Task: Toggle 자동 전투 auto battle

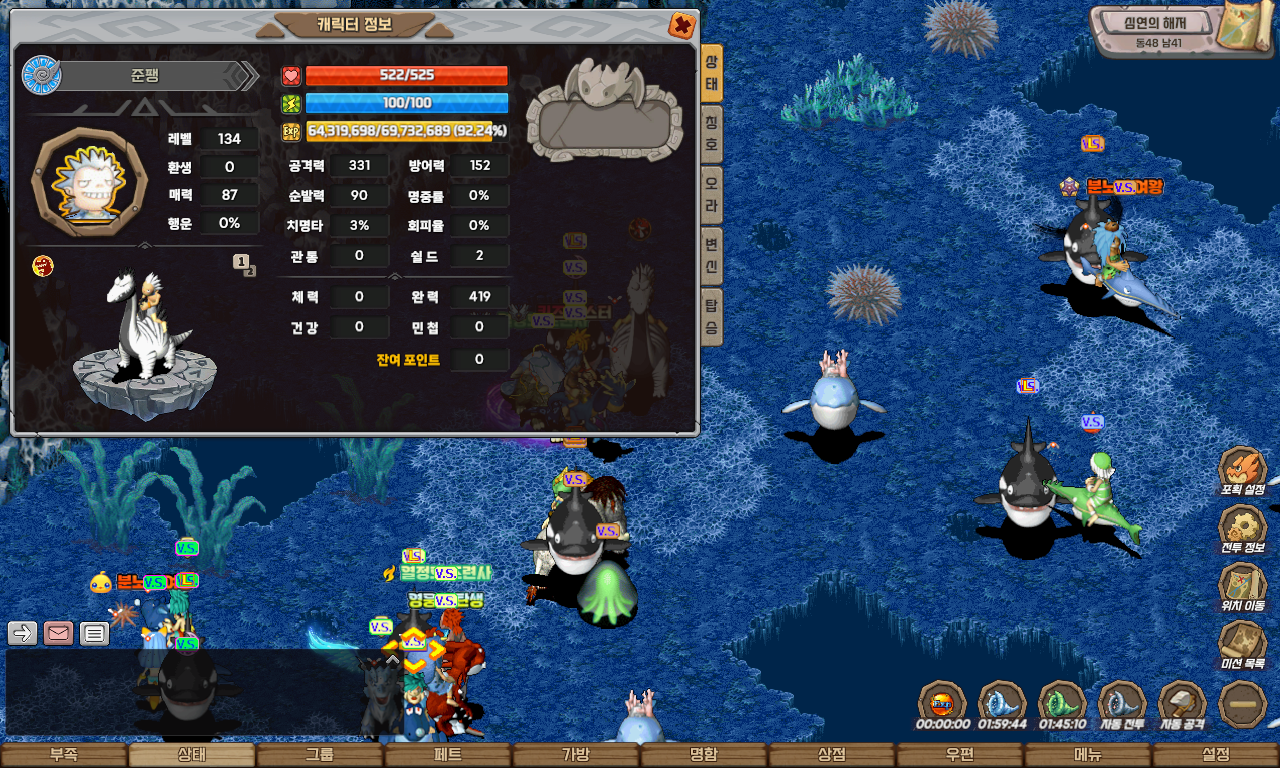Action: click(x=1122, y=704)
